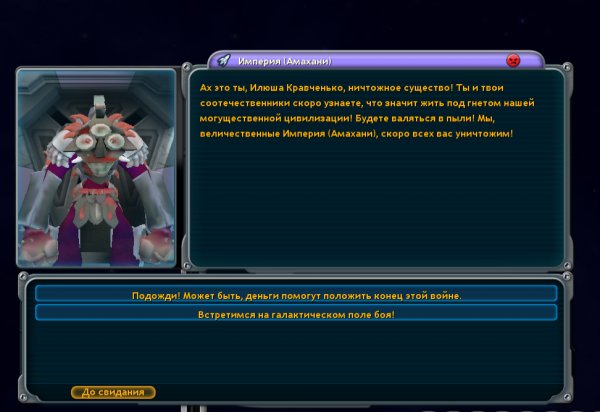Choose the reply offering money to end war
600x412 pixels.
click(296, 294)
